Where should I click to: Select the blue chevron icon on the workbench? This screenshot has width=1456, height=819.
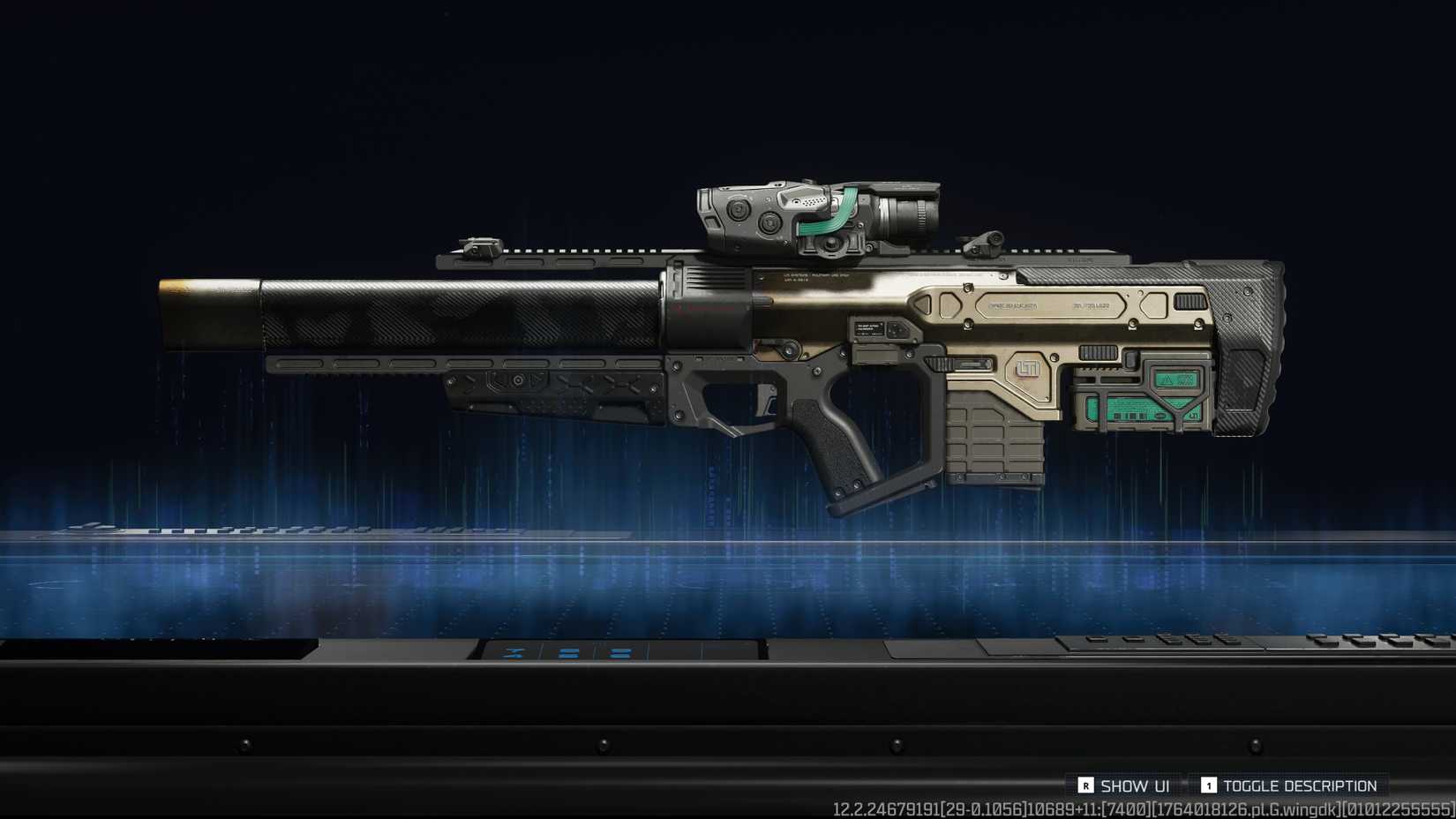click(x=512, y=652)
